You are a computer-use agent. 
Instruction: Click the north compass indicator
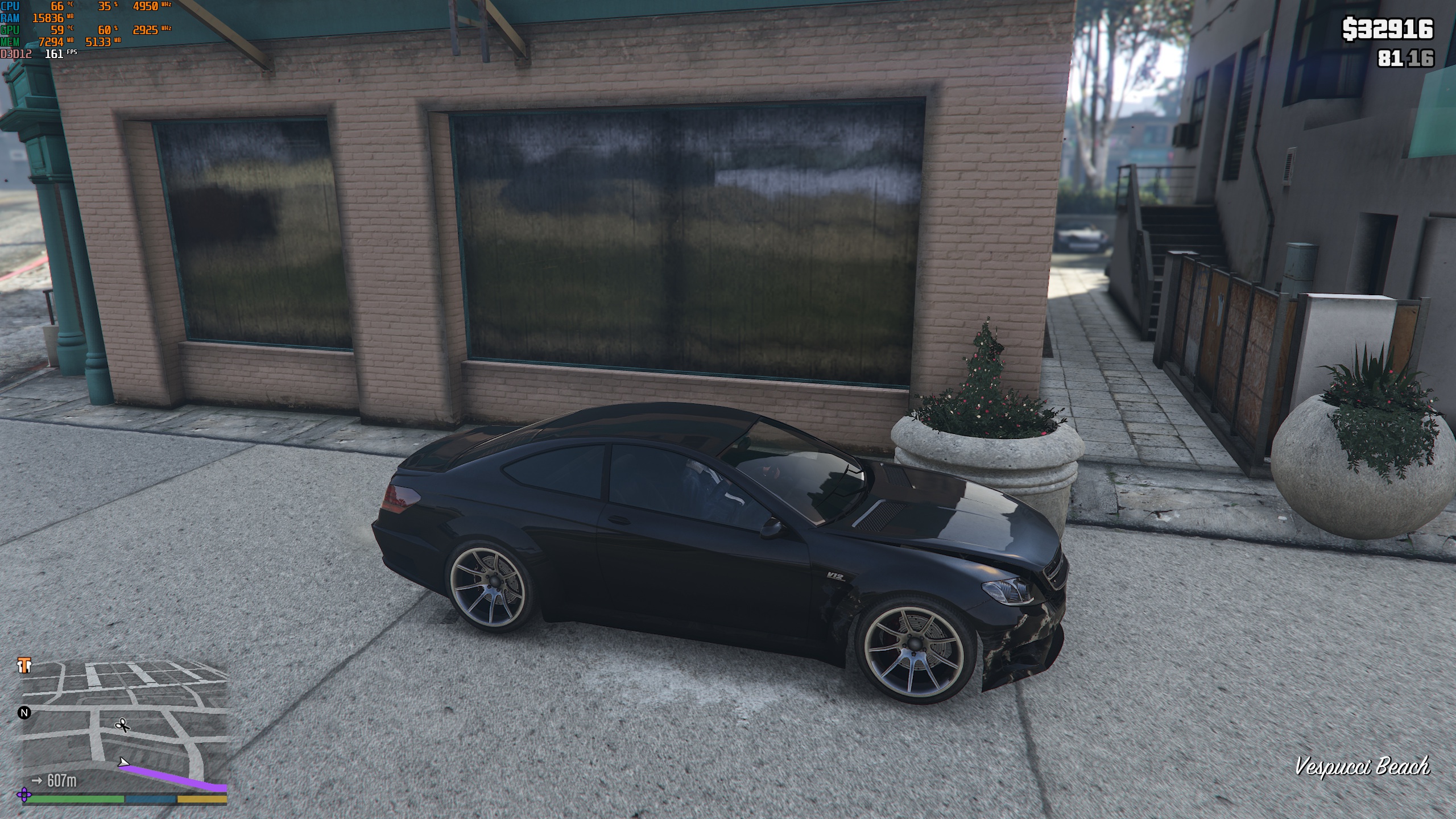24,713
